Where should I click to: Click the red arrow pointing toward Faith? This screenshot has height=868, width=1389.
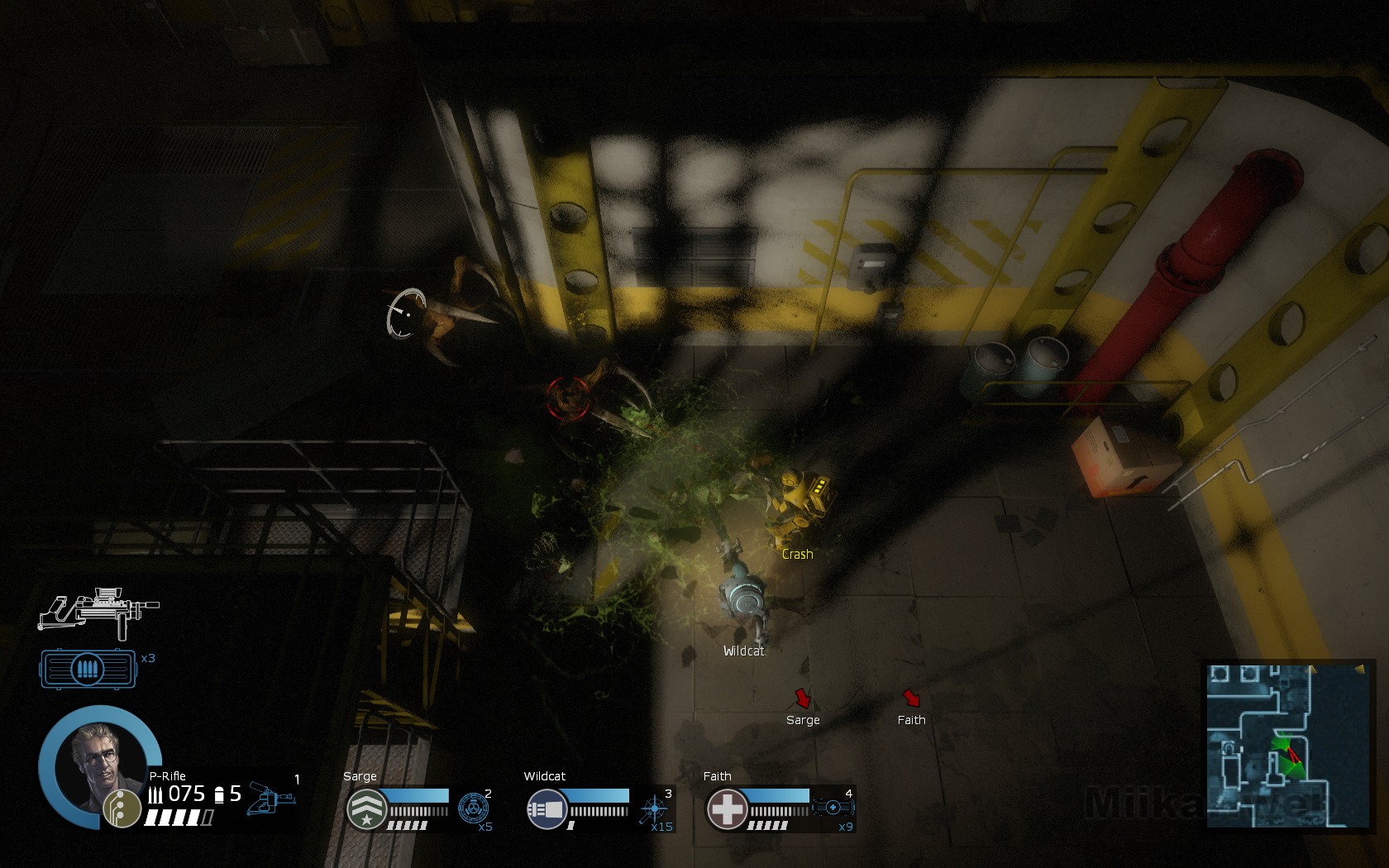(x=912, y=697)
